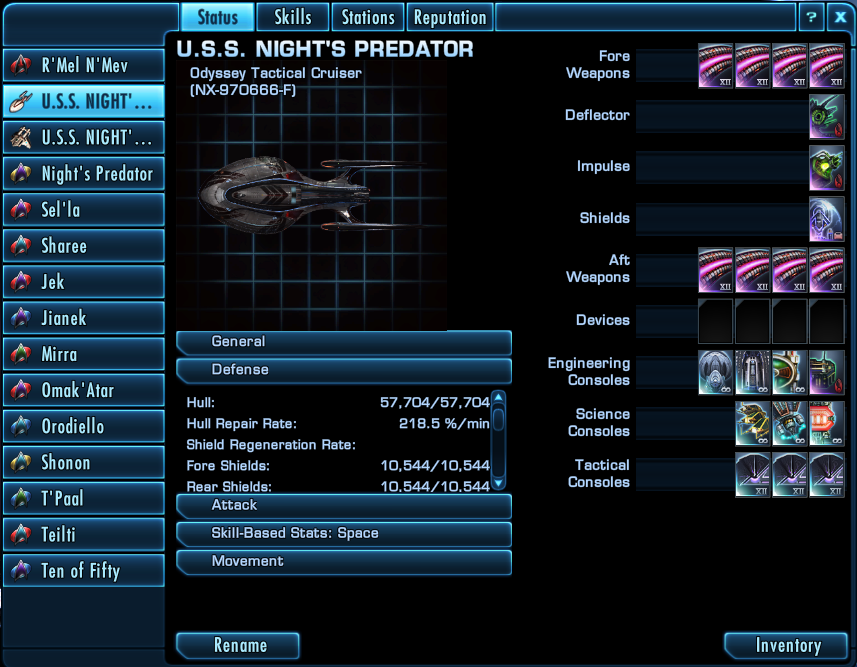This screenshot has width=857, height=667.
Task: Select the equipped Shields slot
Action: 827,218
